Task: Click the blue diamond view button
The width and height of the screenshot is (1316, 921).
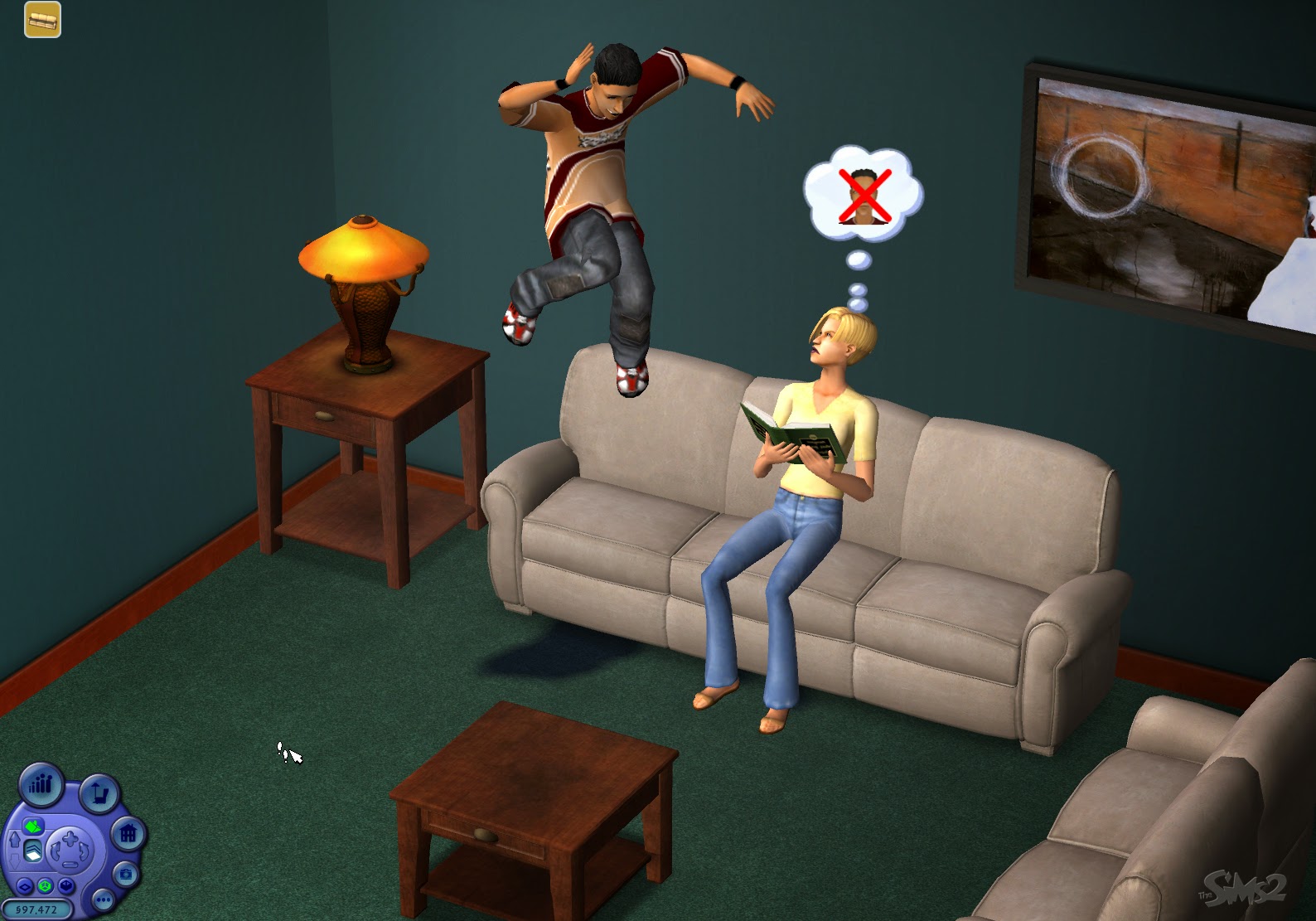Action: pyautogui.click(x=25, y=886)
